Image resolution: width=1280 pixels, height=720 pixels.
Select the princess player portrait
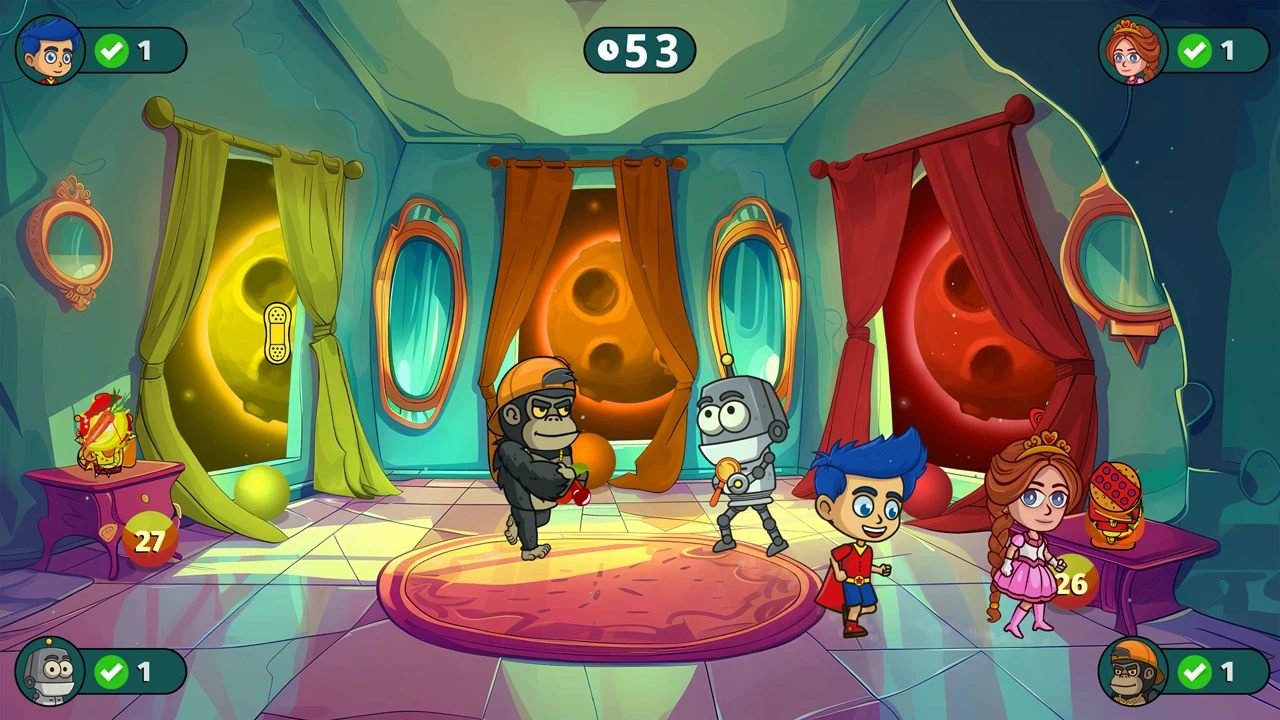point(1133,50)
